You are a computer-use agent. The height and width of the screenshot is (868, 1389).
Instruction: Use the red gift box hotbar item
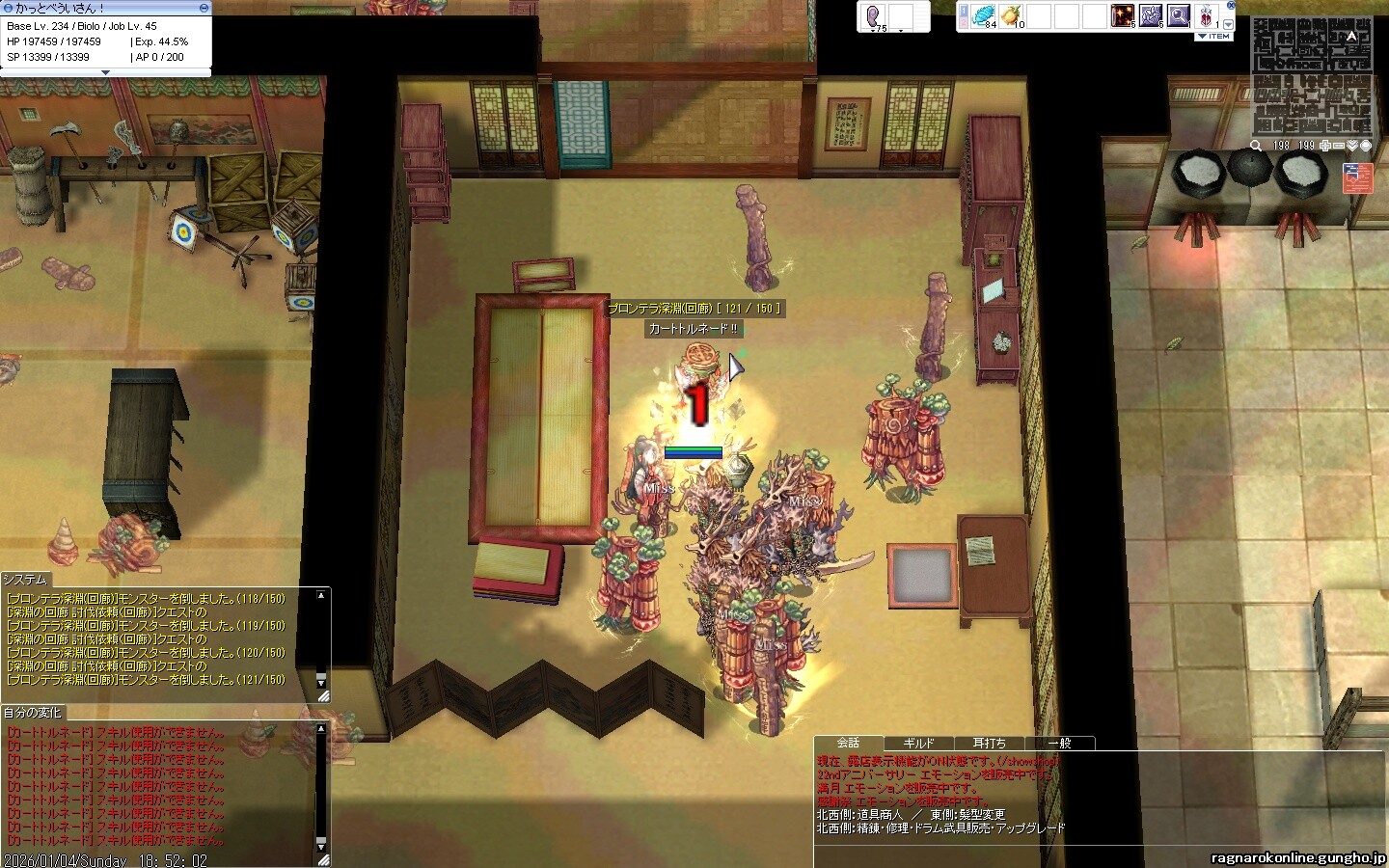(x=1208, y=15)
